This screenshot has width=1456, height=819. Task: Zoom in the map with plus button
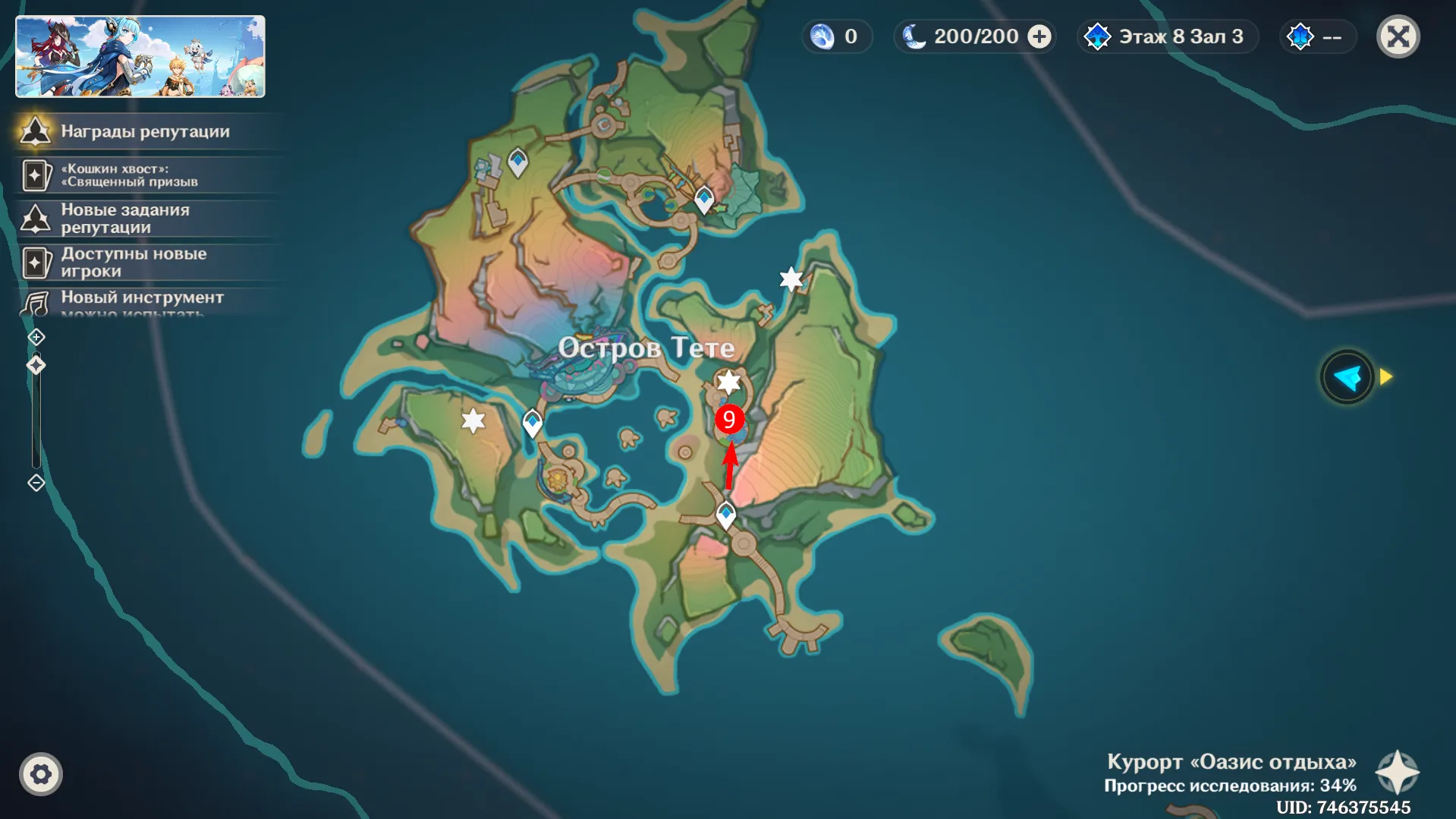tap(36, 337)
